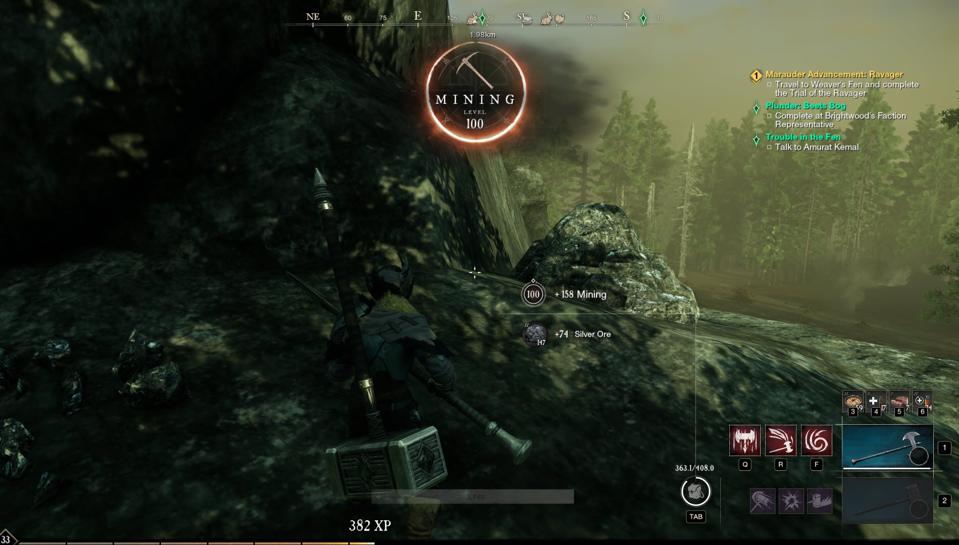The width and height of the screenshot is (959, 545).
Task: Activate the red claw-mask ability
Action: (745, 440)
